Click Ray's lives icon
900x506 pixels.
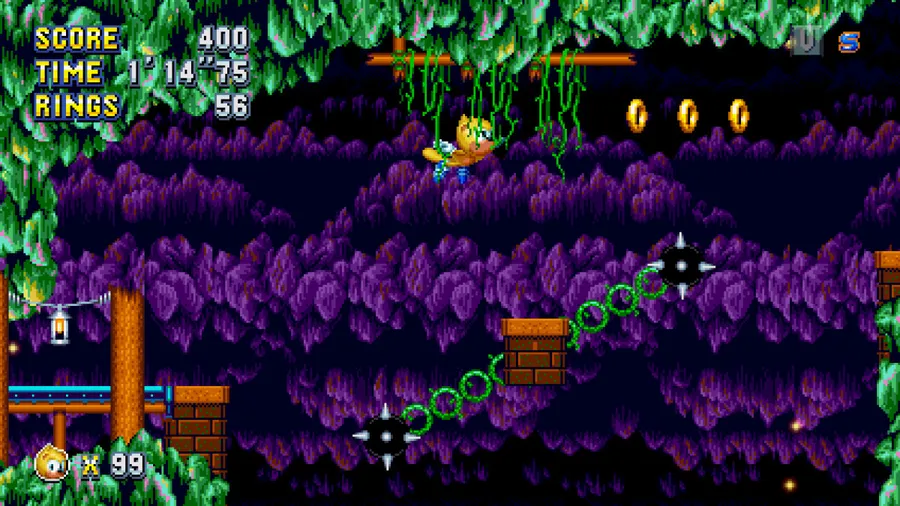point(52,463)
